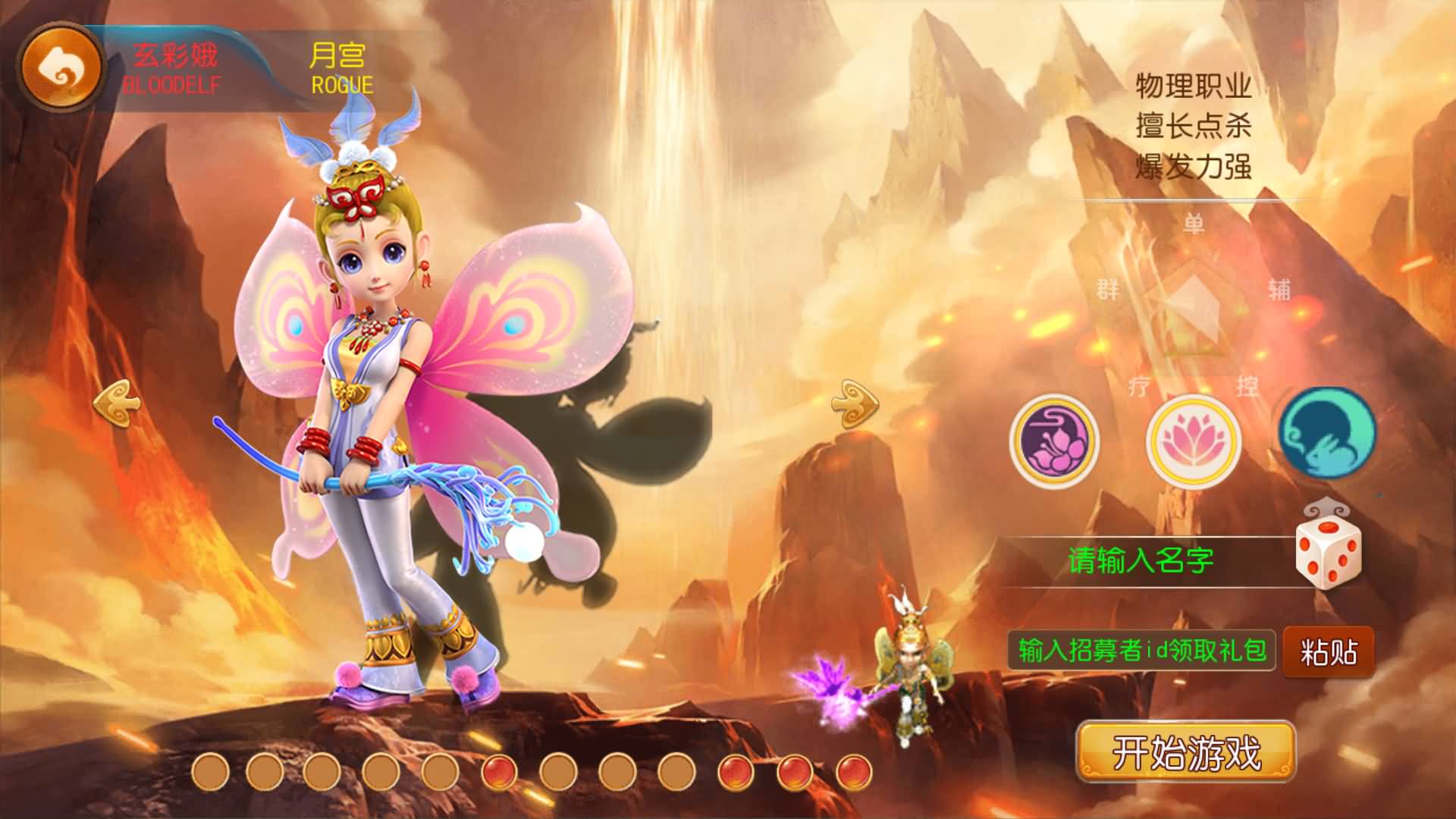1456x819 pixels.
Task: Click the butterfly-winged fairy character model
Action: tap(379, 417)
